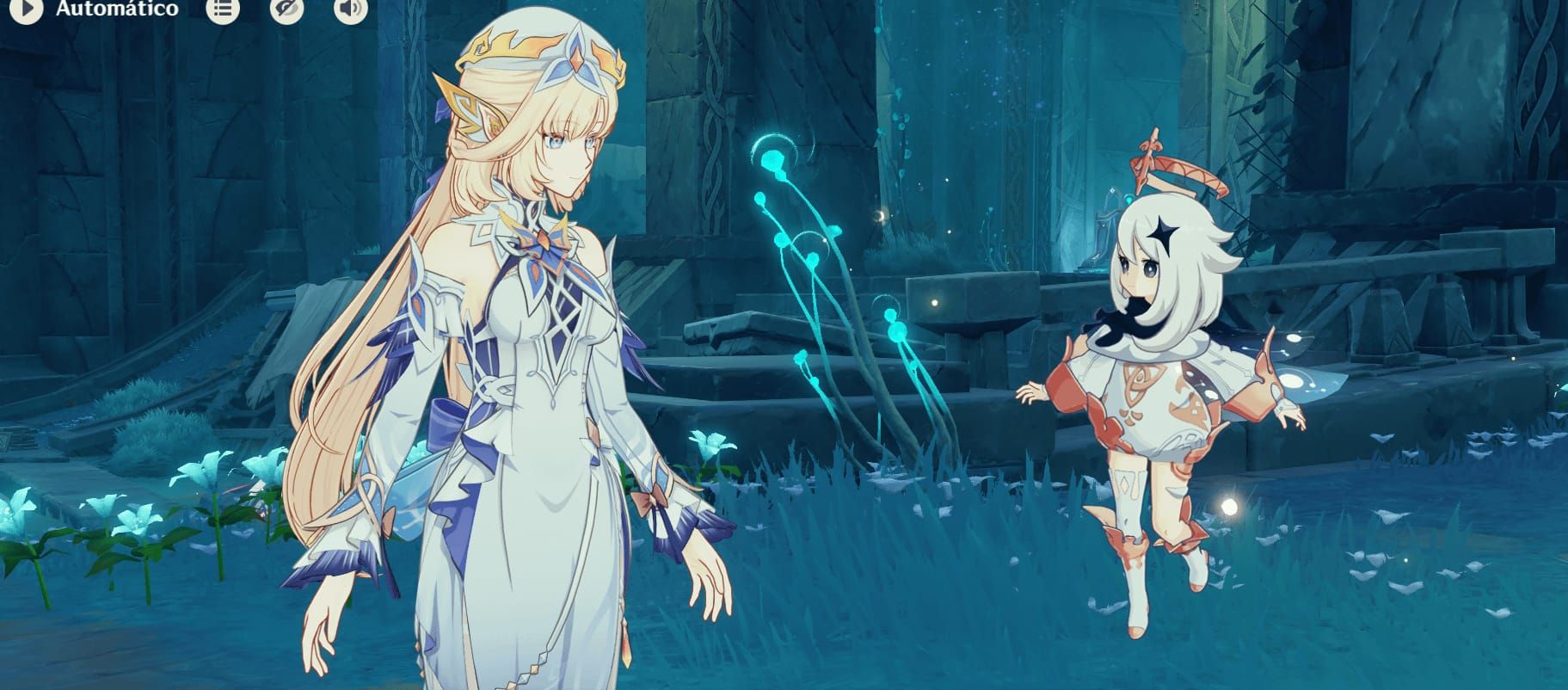
Task: Click the speaker audio icon
Action: pyautogui.click(x=350, y=9)
